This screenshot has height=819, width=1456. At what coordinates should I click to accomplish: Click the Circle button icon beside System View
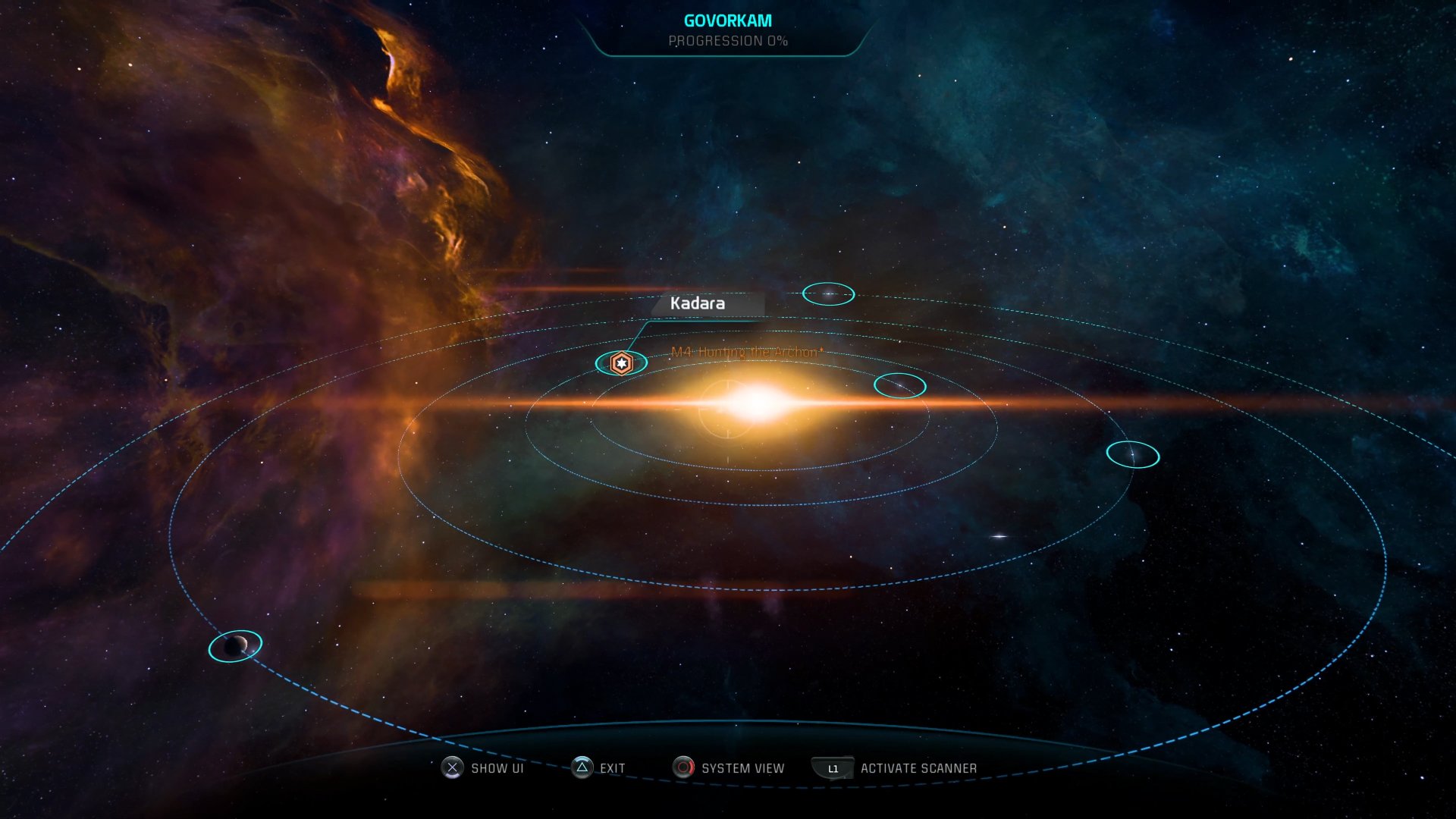pyautogui.click(x=683, y=767)
